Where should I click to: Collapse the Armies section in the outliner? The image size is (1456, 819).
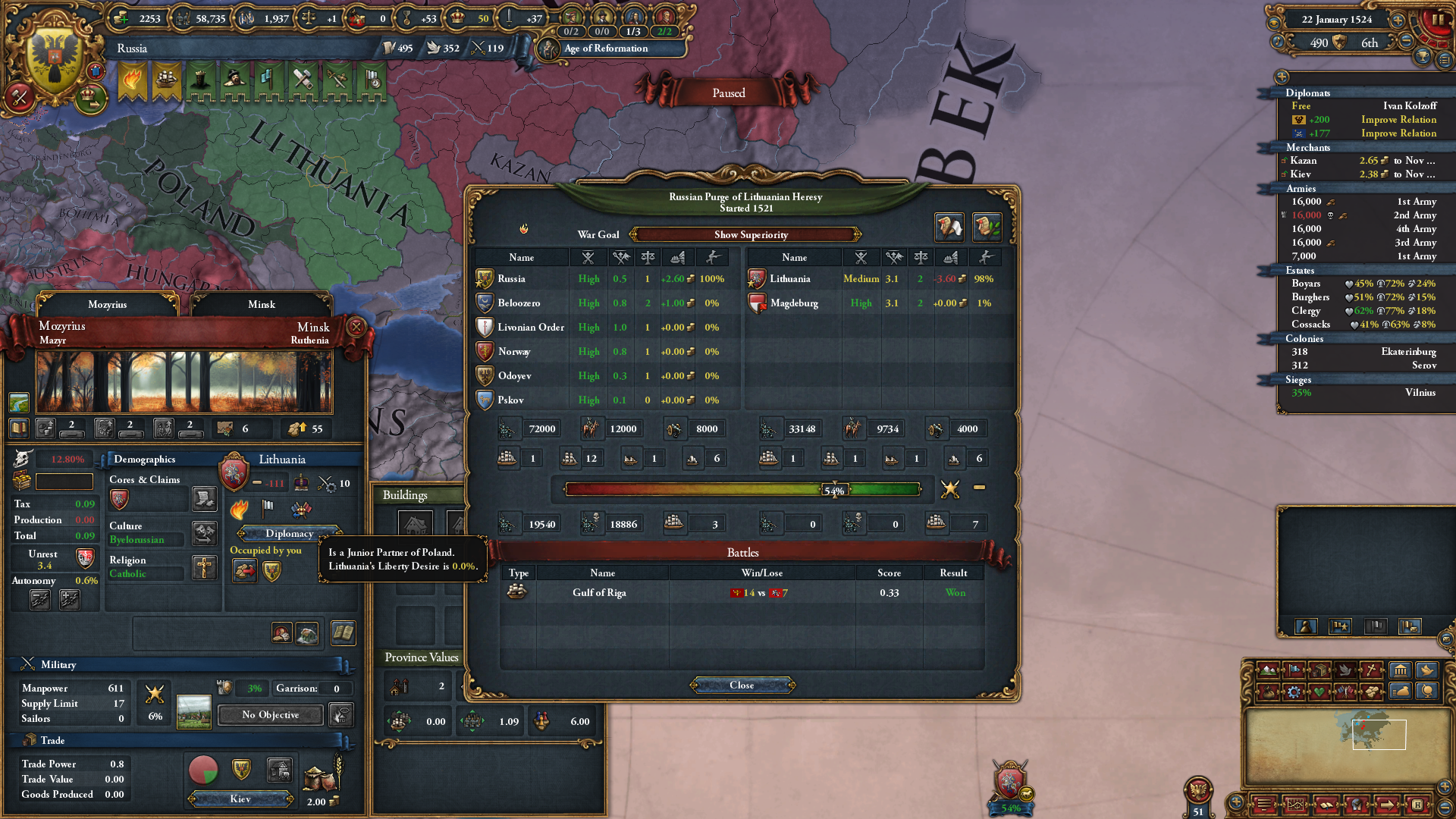[1301, 188]
